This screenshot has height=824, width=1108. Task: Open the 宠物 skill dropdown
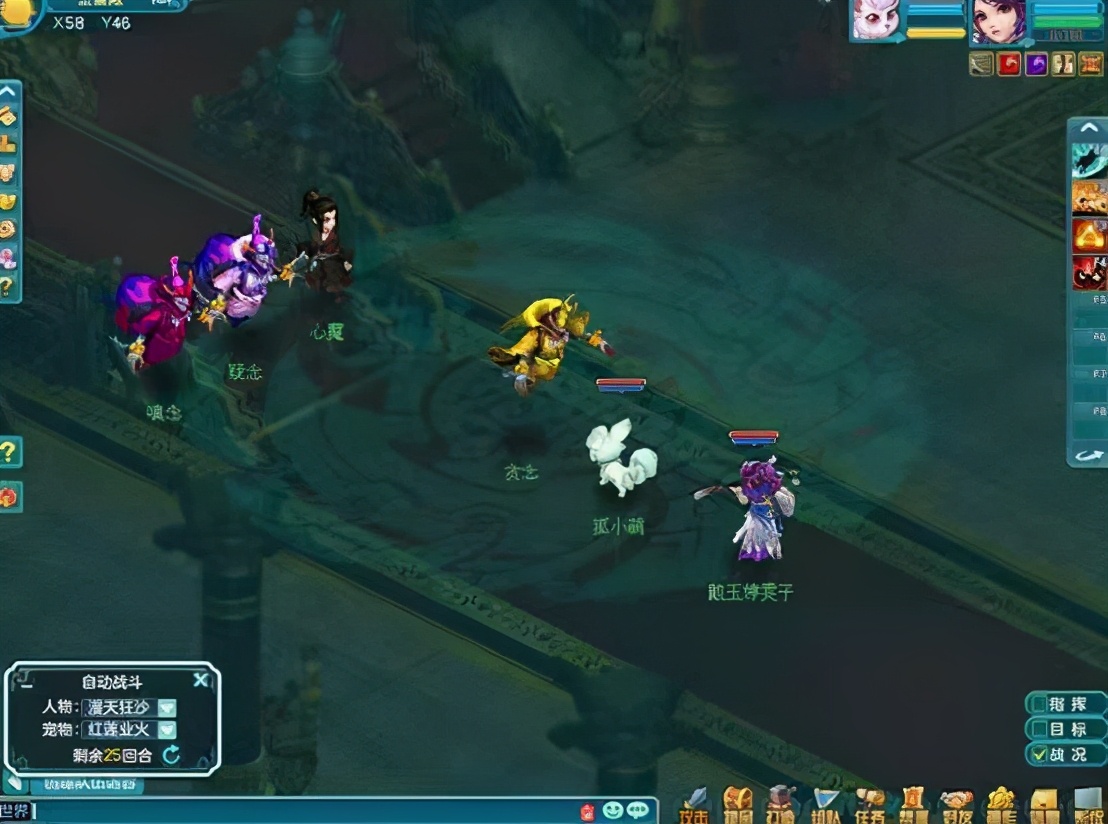pyautogui.click(x=167, y=730)
